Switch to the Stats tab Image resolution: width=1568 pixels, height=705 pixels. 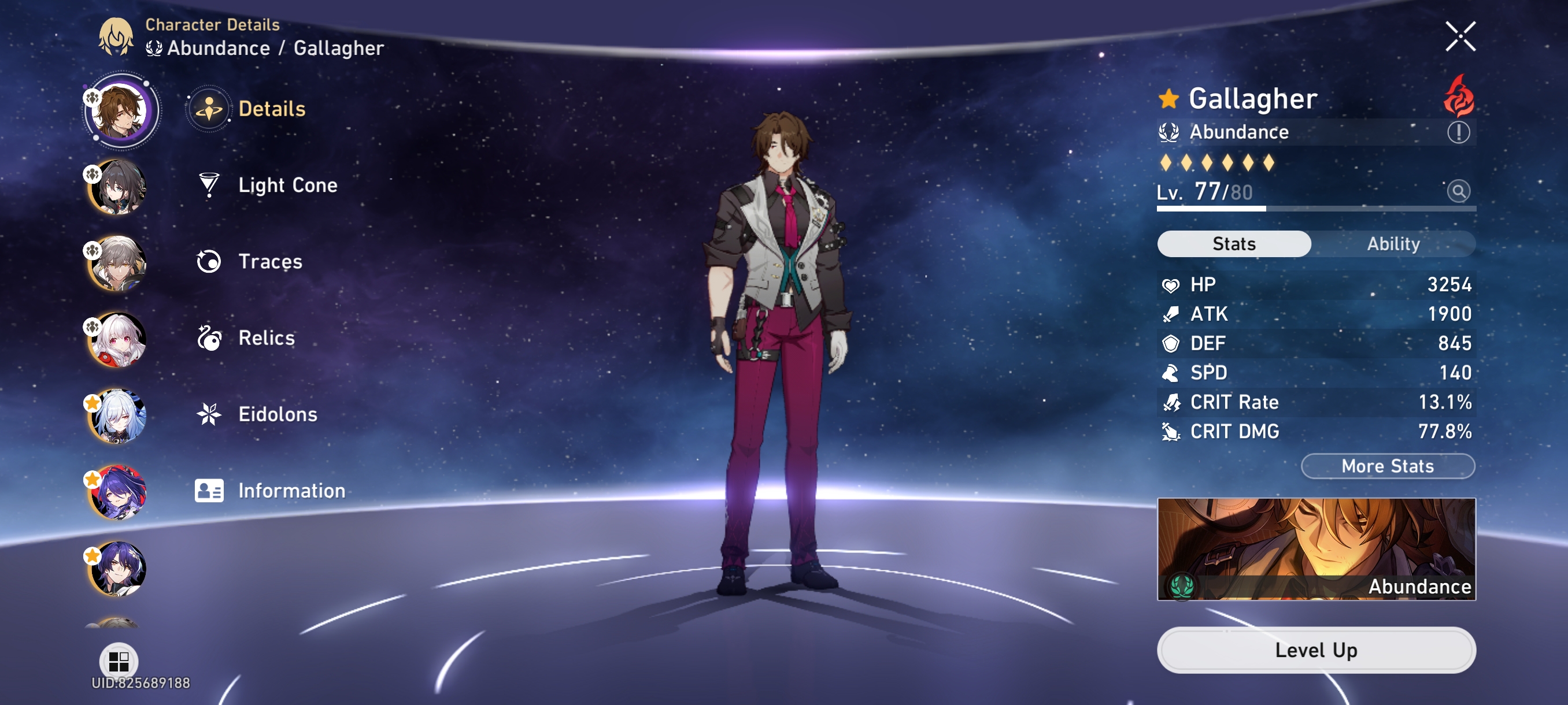pyautogui.click(x=1234, y=243)
